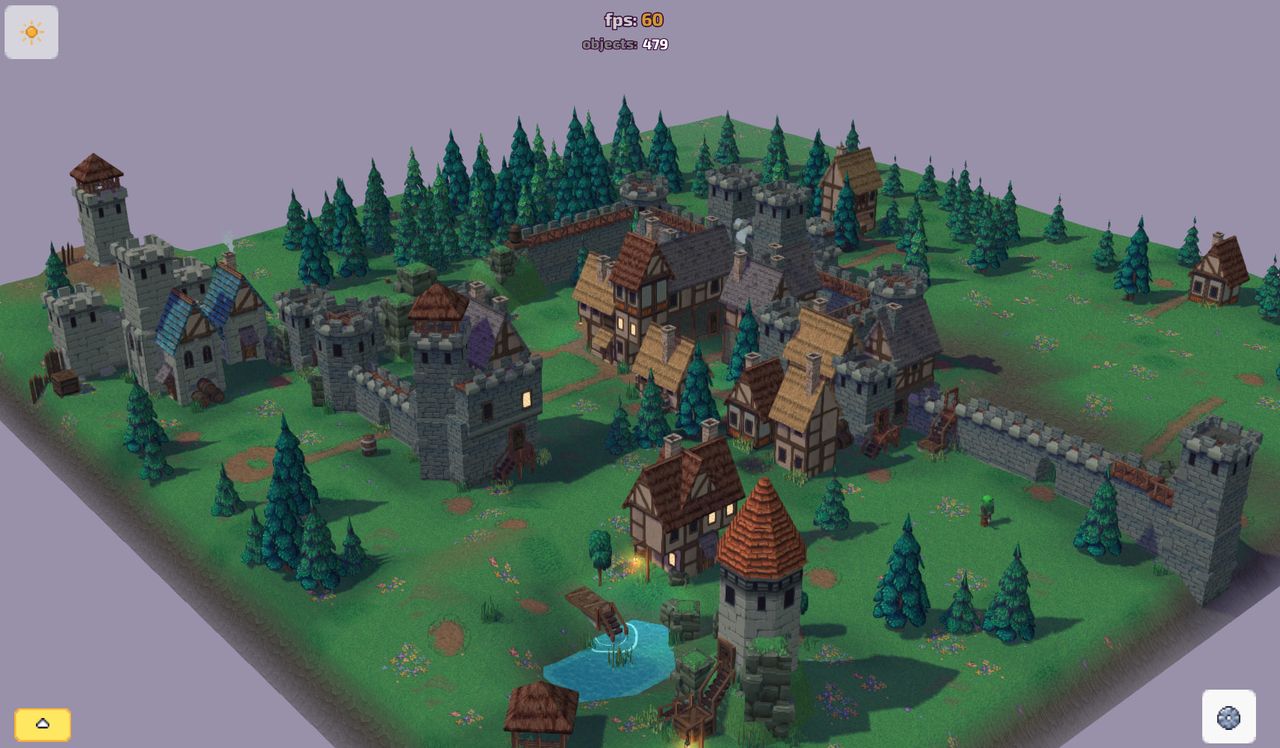This screenshot has height=748, width=1280.
Task: Expand the yellow up-arrow panel button
Action: click(42, 724)
